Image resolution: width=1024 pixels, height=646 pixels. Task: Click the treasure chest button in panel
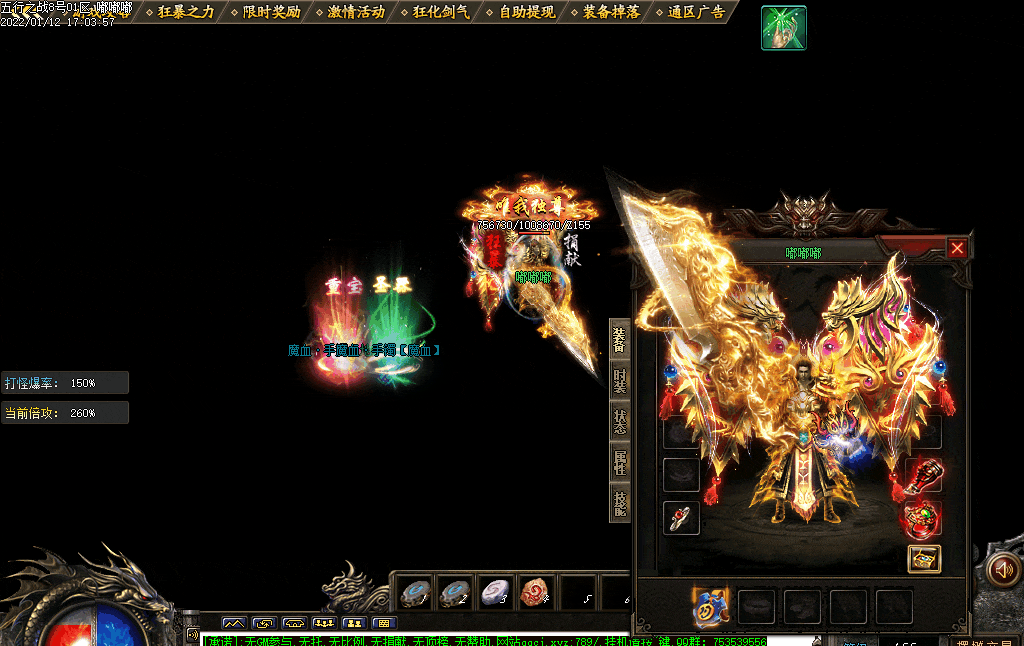[x=924, y=559]
